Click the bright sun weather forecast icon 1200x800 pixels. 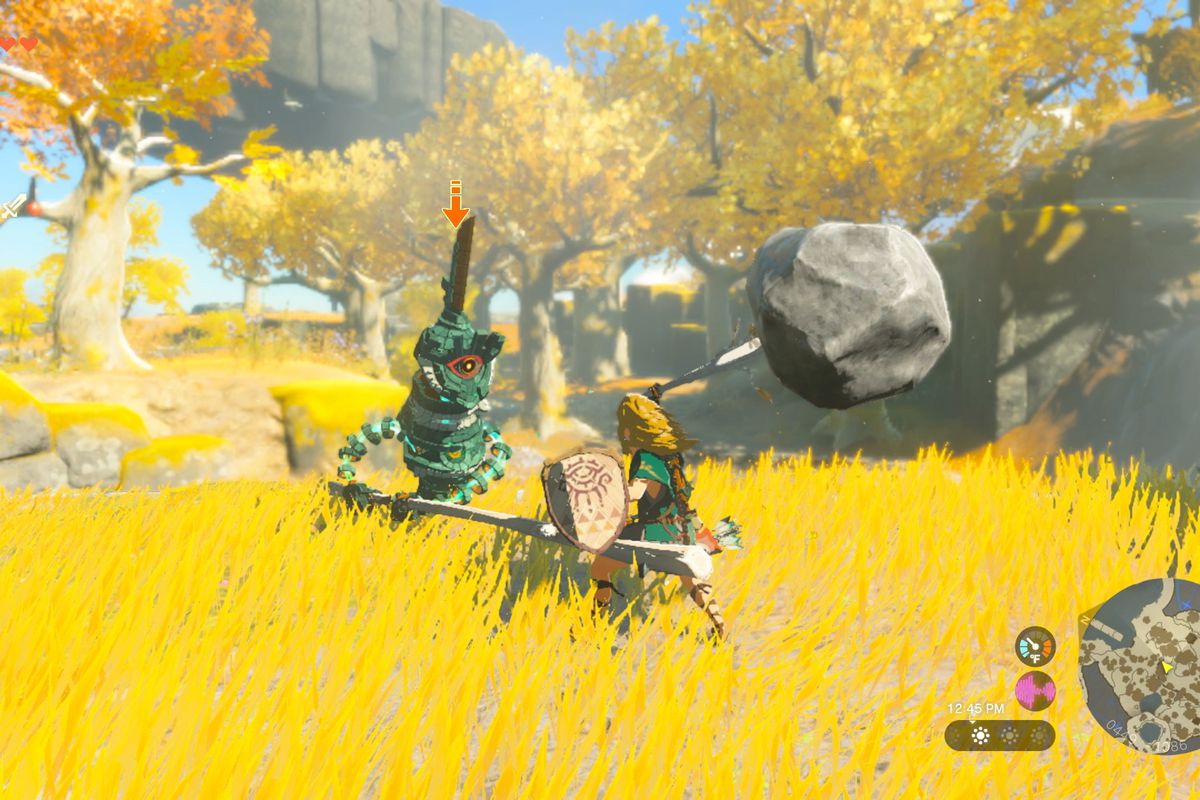pyautogui.click(x=980, y=736)
